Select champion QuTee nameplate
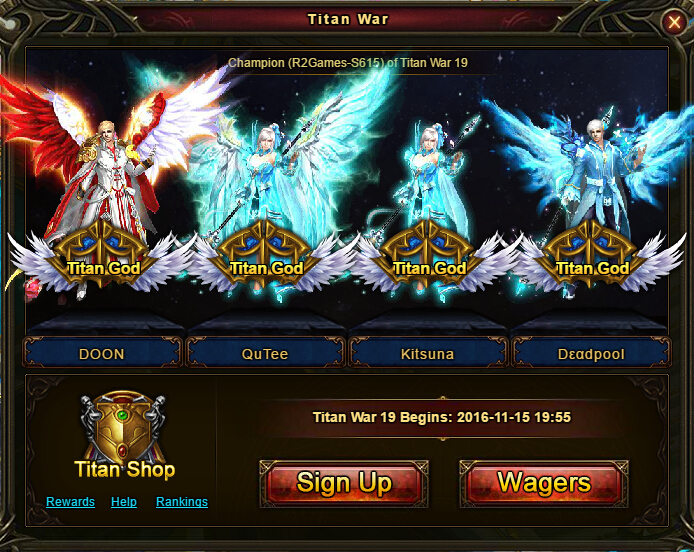The image size is (694, 552). 265,354
